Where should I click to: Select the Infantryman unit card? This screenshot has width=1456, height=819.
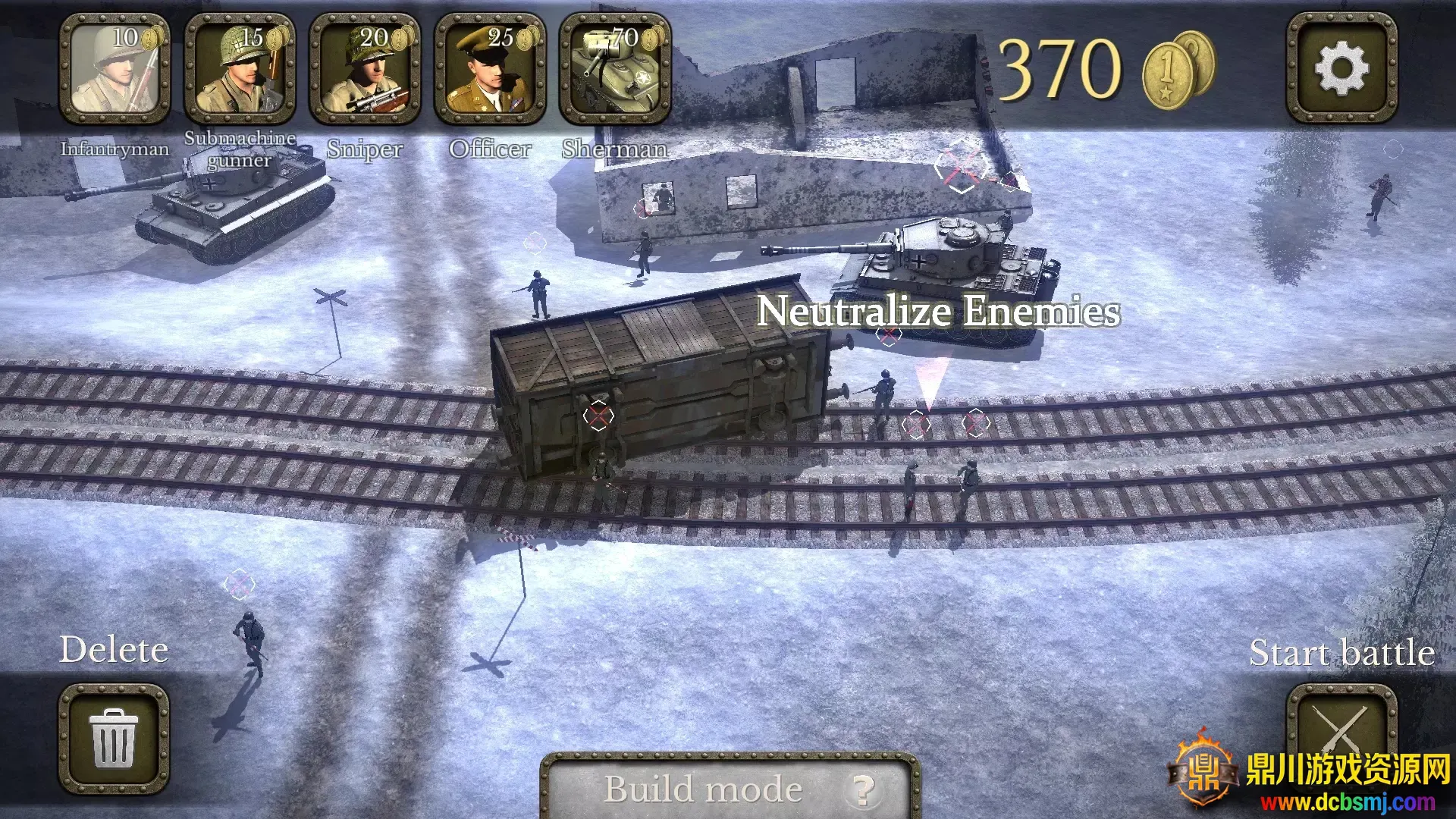coord(114,70)
